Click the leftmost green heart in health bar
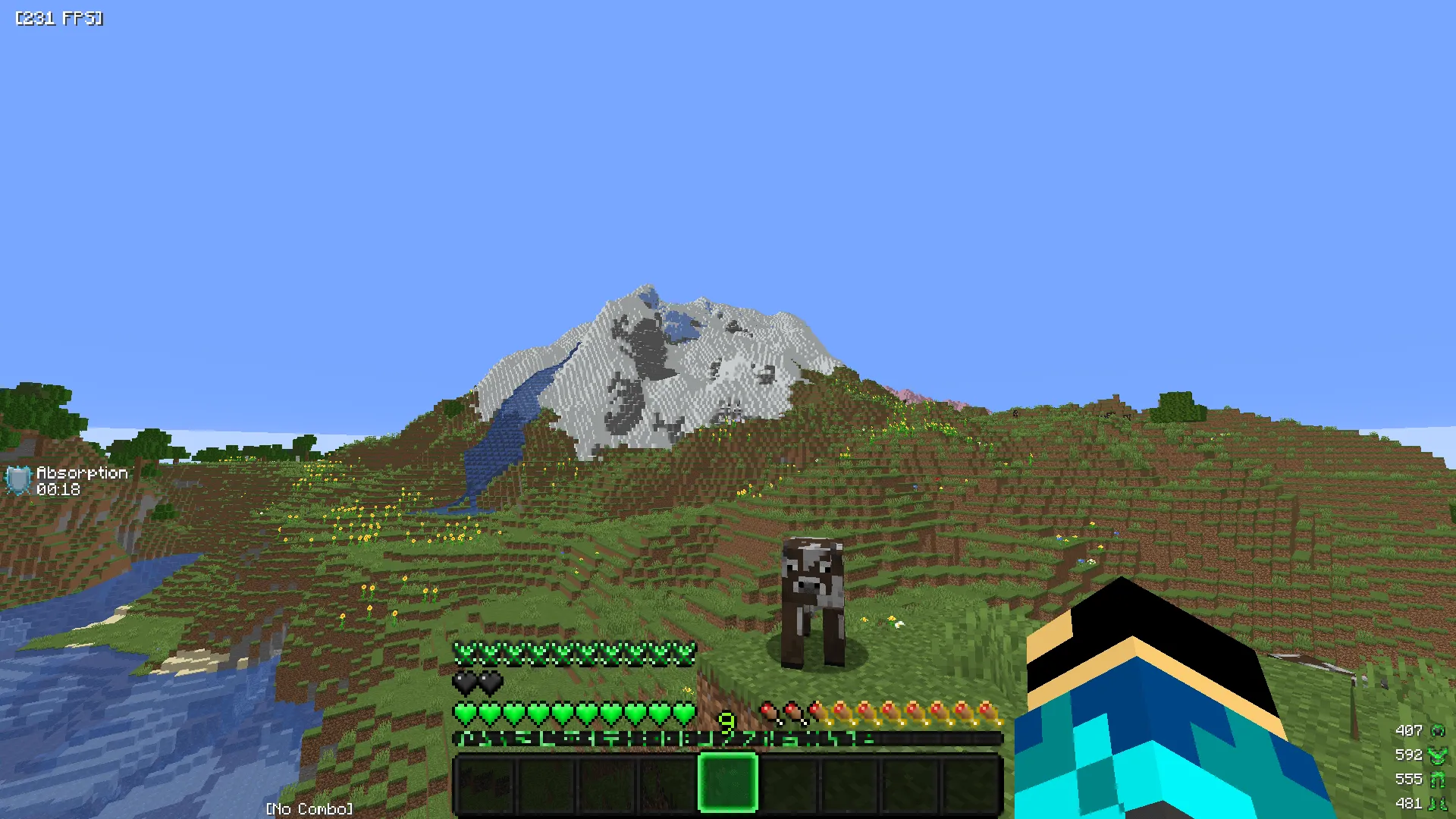Image resolution: width=1456 pixels, height=819 pixels. (x=464, y=715)
